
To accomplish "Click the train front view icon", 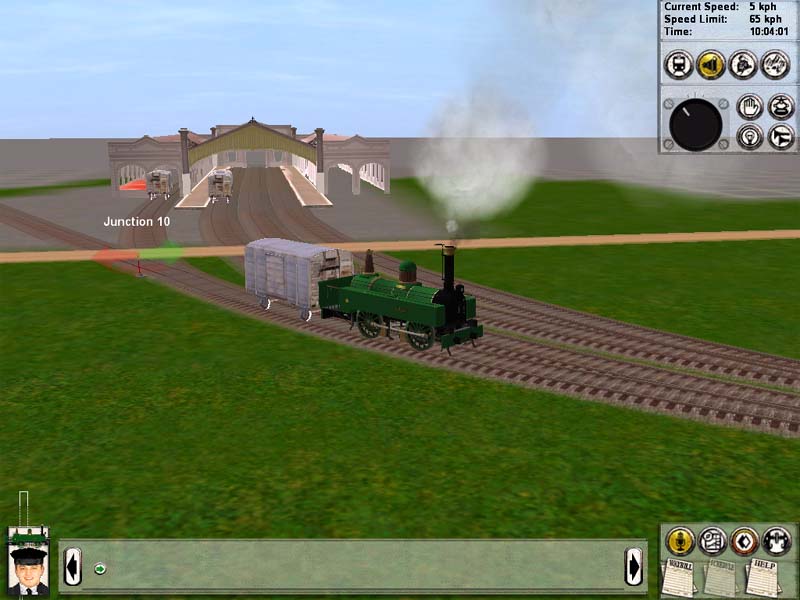I will click(x=679, y=64).
